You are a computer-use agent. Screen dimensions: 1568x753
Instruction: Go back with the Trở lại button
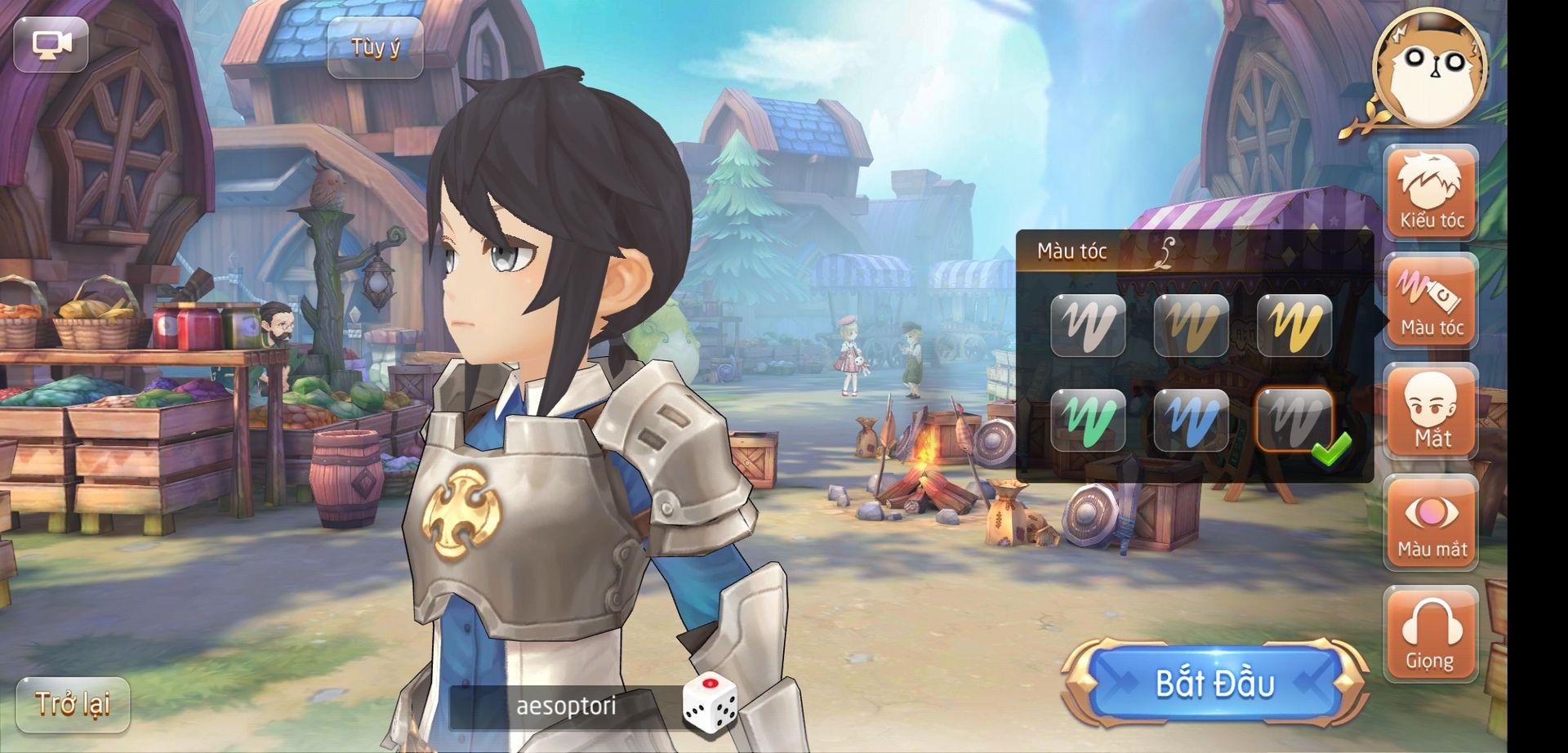pos(73,704)
